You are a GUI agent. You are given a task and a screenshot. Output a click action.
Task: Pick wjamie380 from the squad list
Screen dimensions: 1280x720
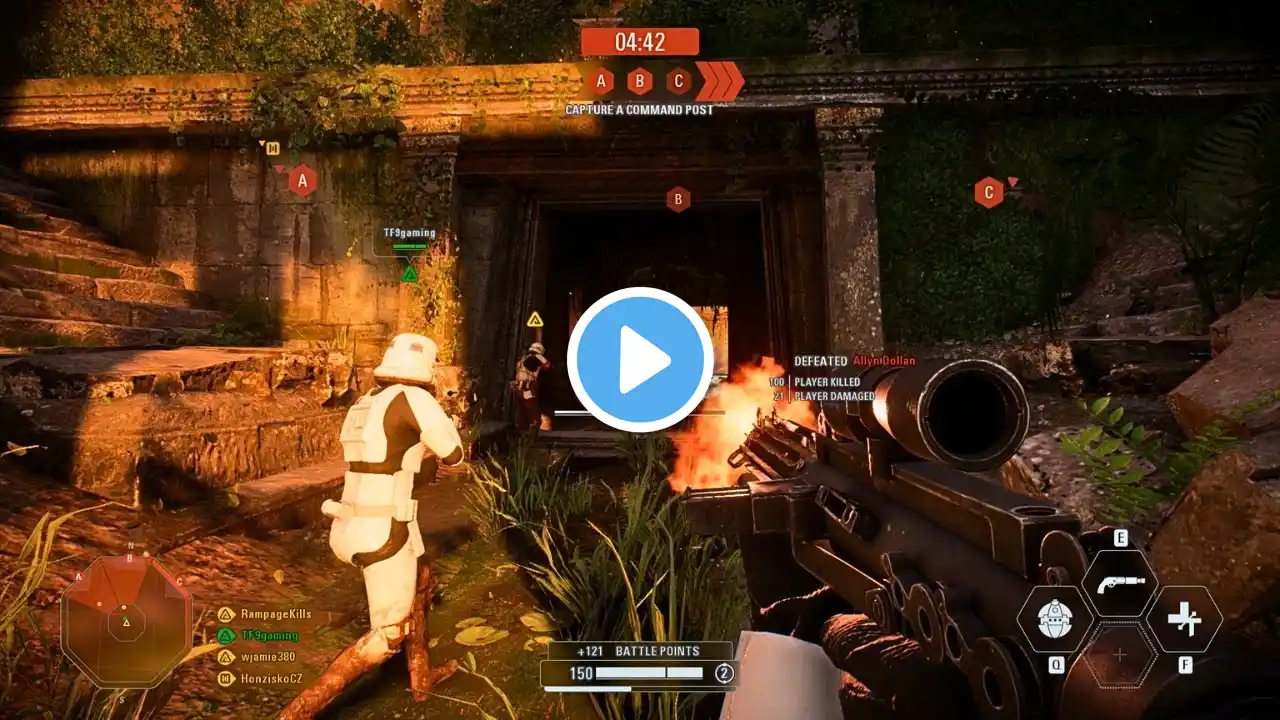click(267, 657)
